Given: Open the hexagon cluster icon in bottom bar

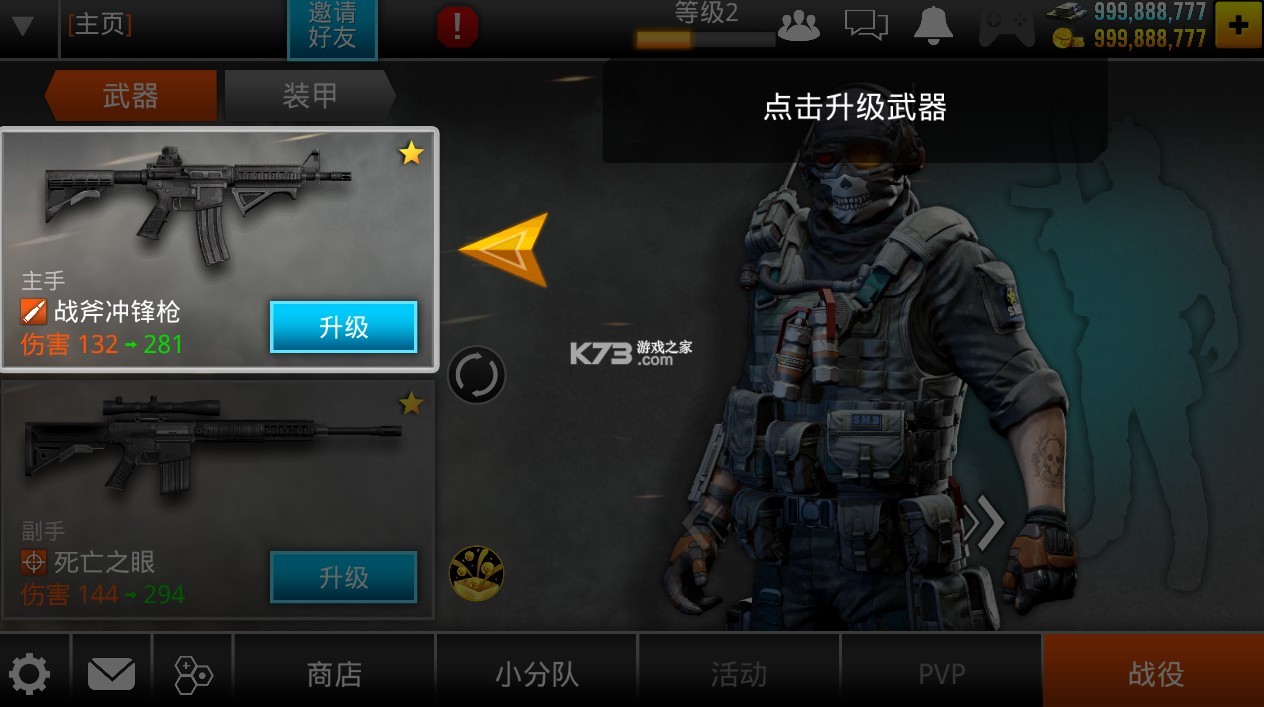Looking at the screenshot, I should point(192,674).
